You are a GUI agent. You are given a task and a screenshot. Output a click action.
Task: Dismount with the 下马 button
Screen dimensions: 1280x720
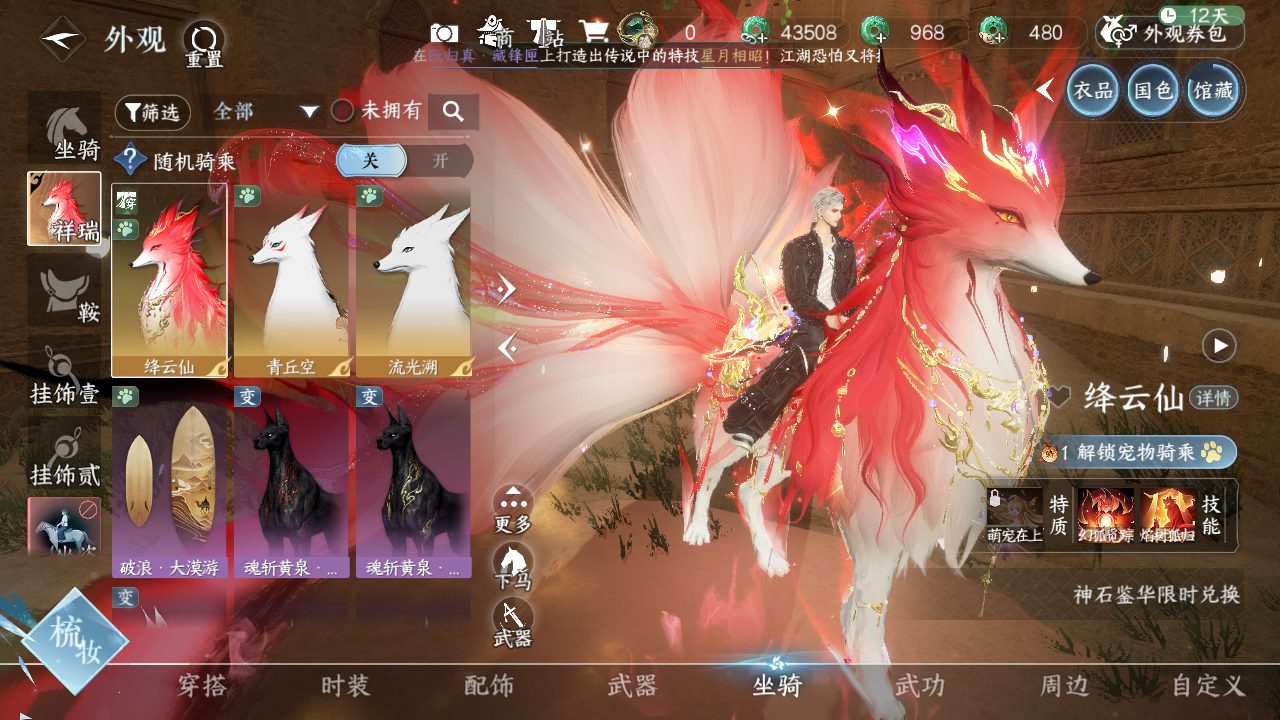coord(513,565)
